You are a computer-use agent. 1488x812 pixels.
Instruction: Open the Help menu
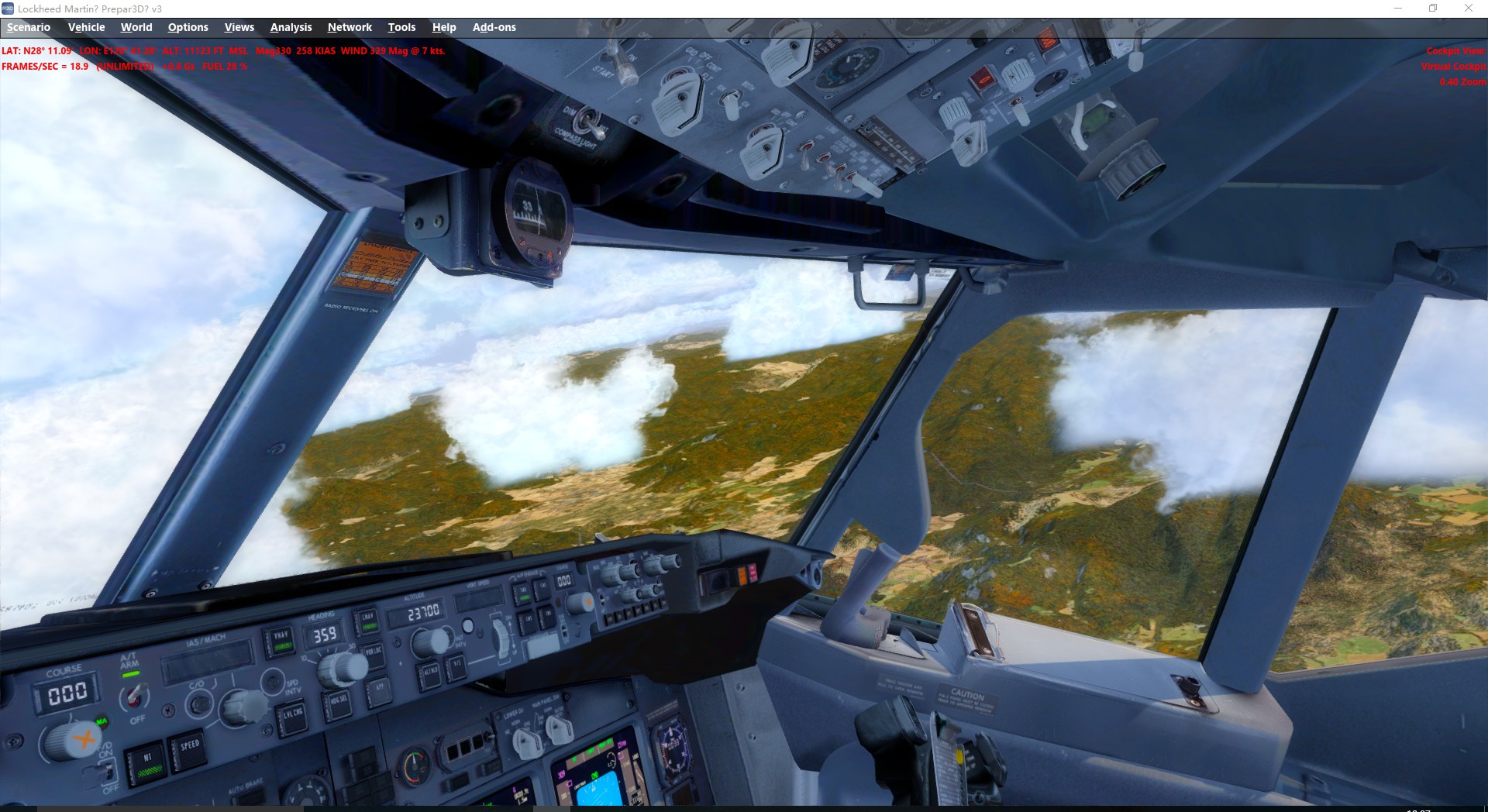coord(444,27)
